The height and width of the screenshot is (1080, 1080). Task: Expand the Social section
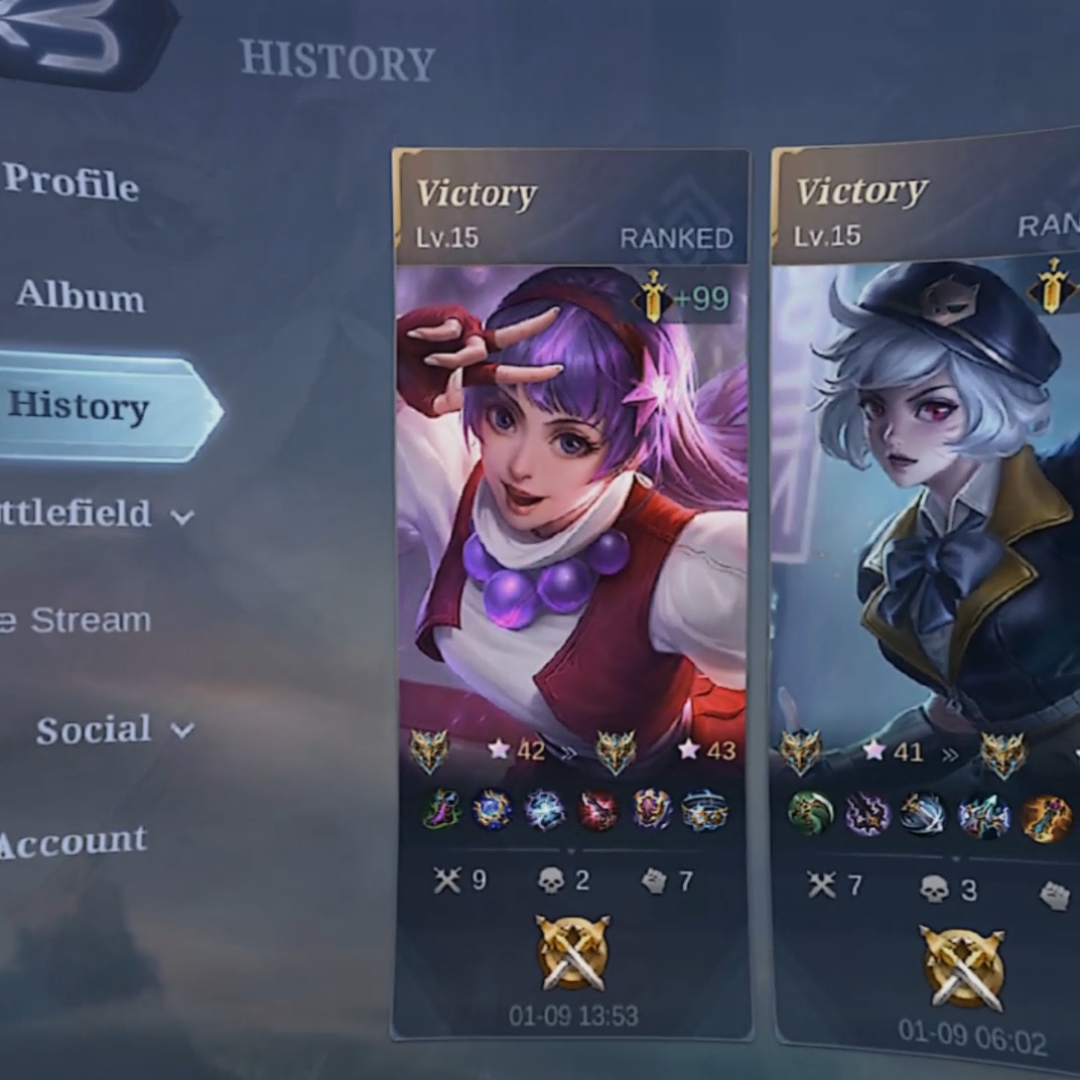click(112, 729)
